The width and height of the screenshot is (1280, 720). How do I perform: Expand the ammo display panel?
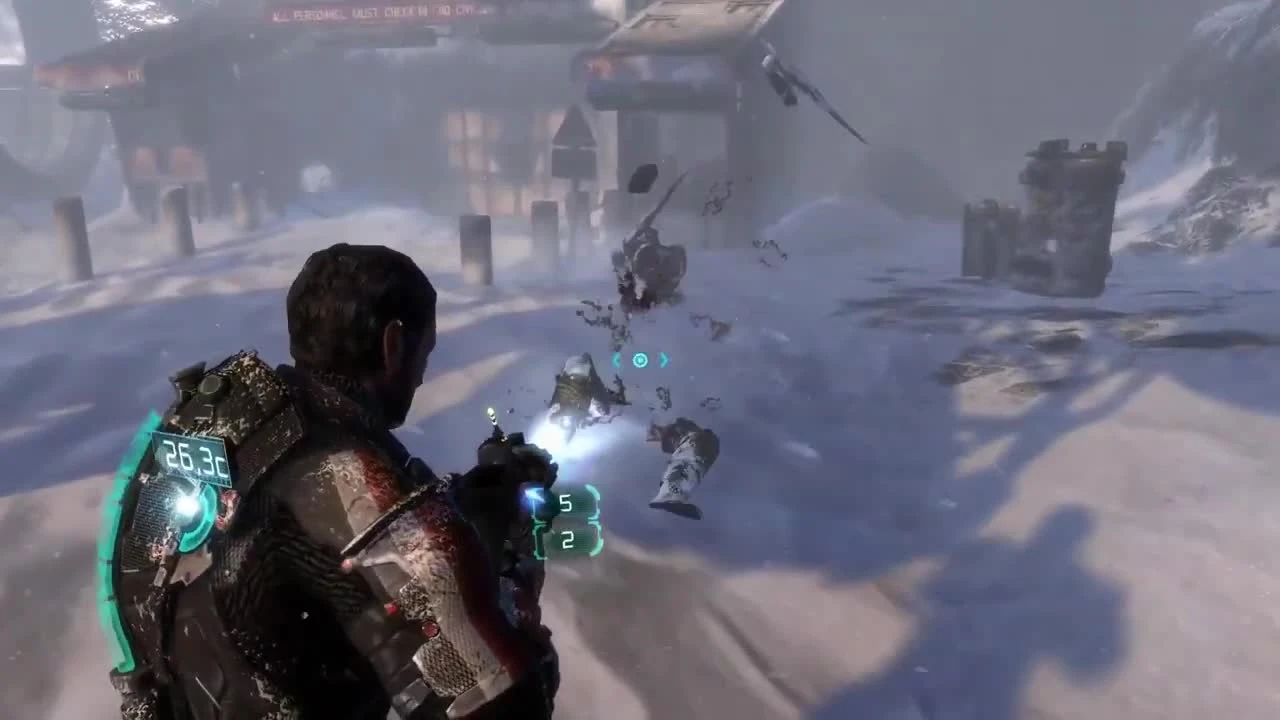[x=566, y=520]
